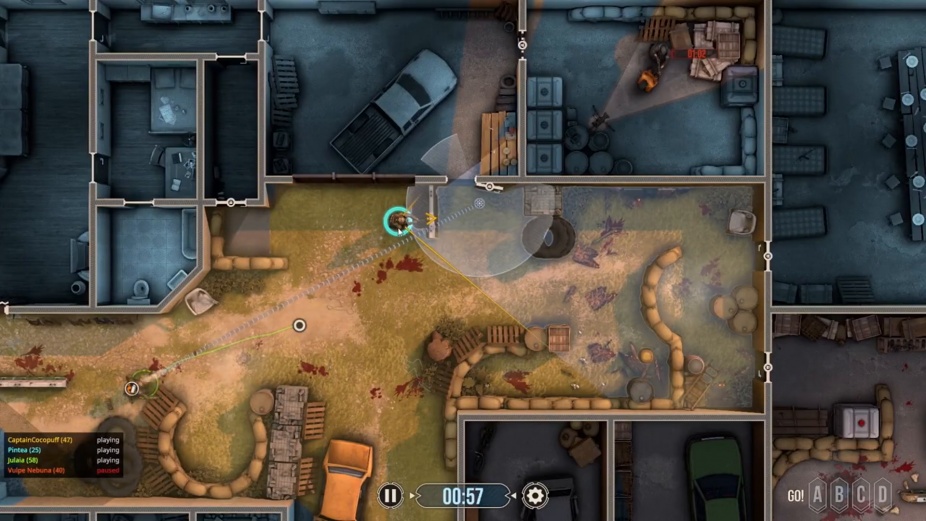Screen dimensions: 926x521
Task: Open the gear settings button
Action: point(535,495)
